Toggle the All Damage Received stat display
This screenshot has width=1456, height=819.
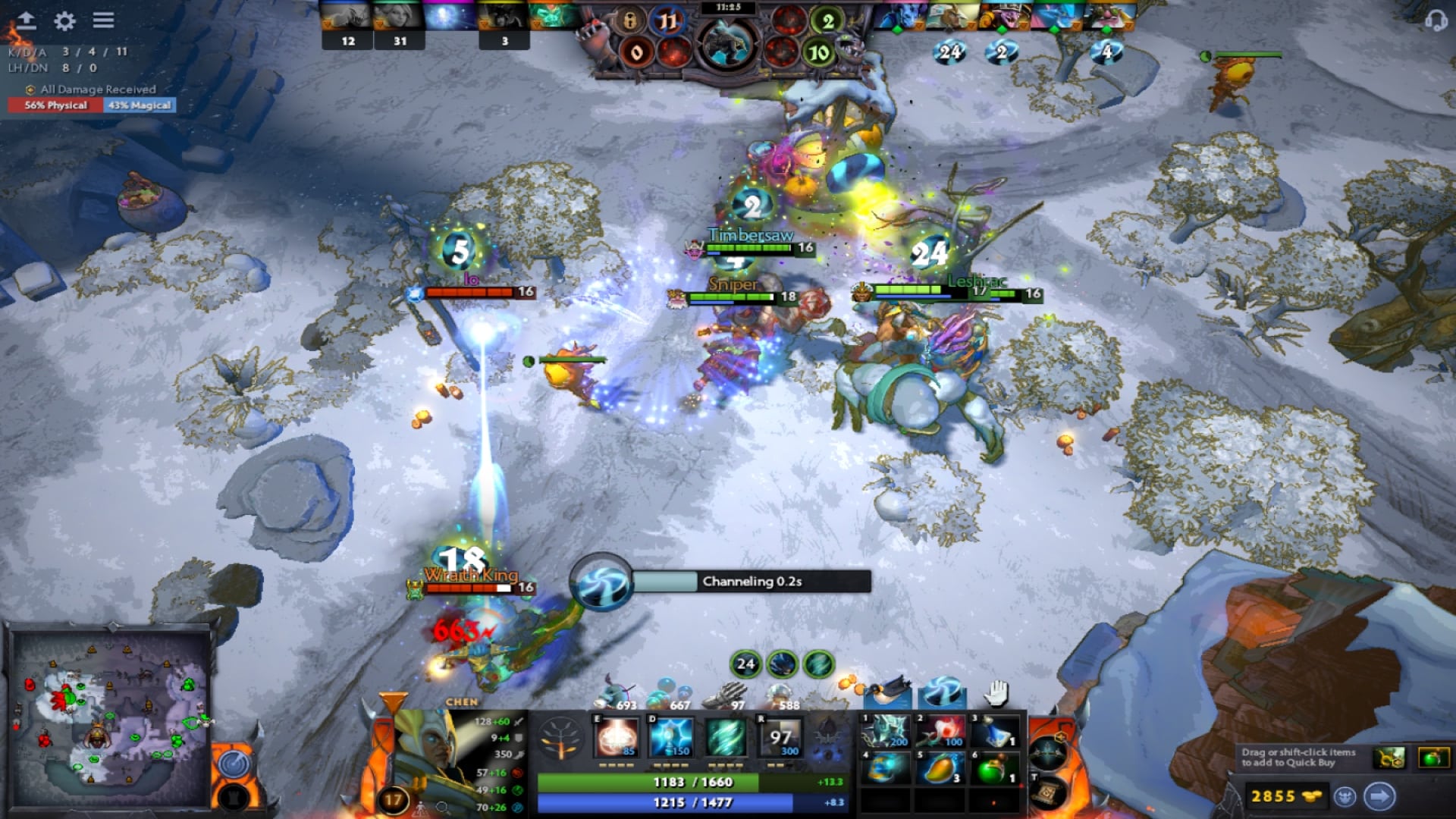point(91,89)
